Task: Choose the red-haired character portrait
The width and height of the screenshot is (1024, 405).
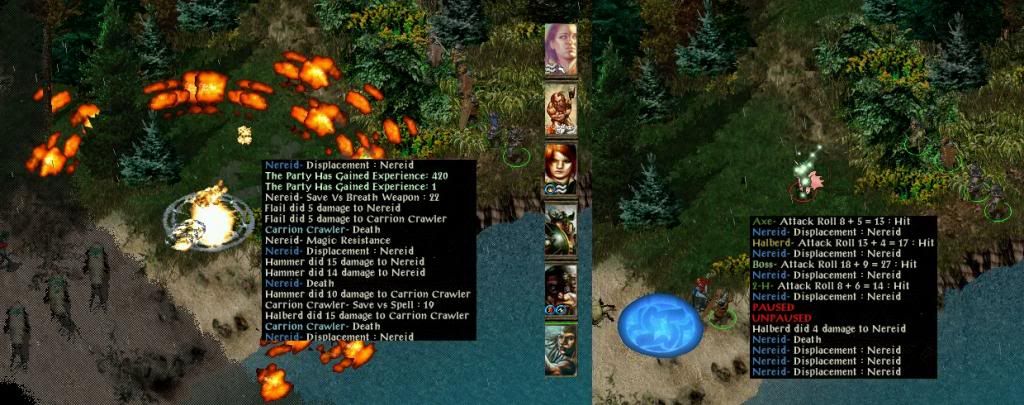Action: (561, 168)
